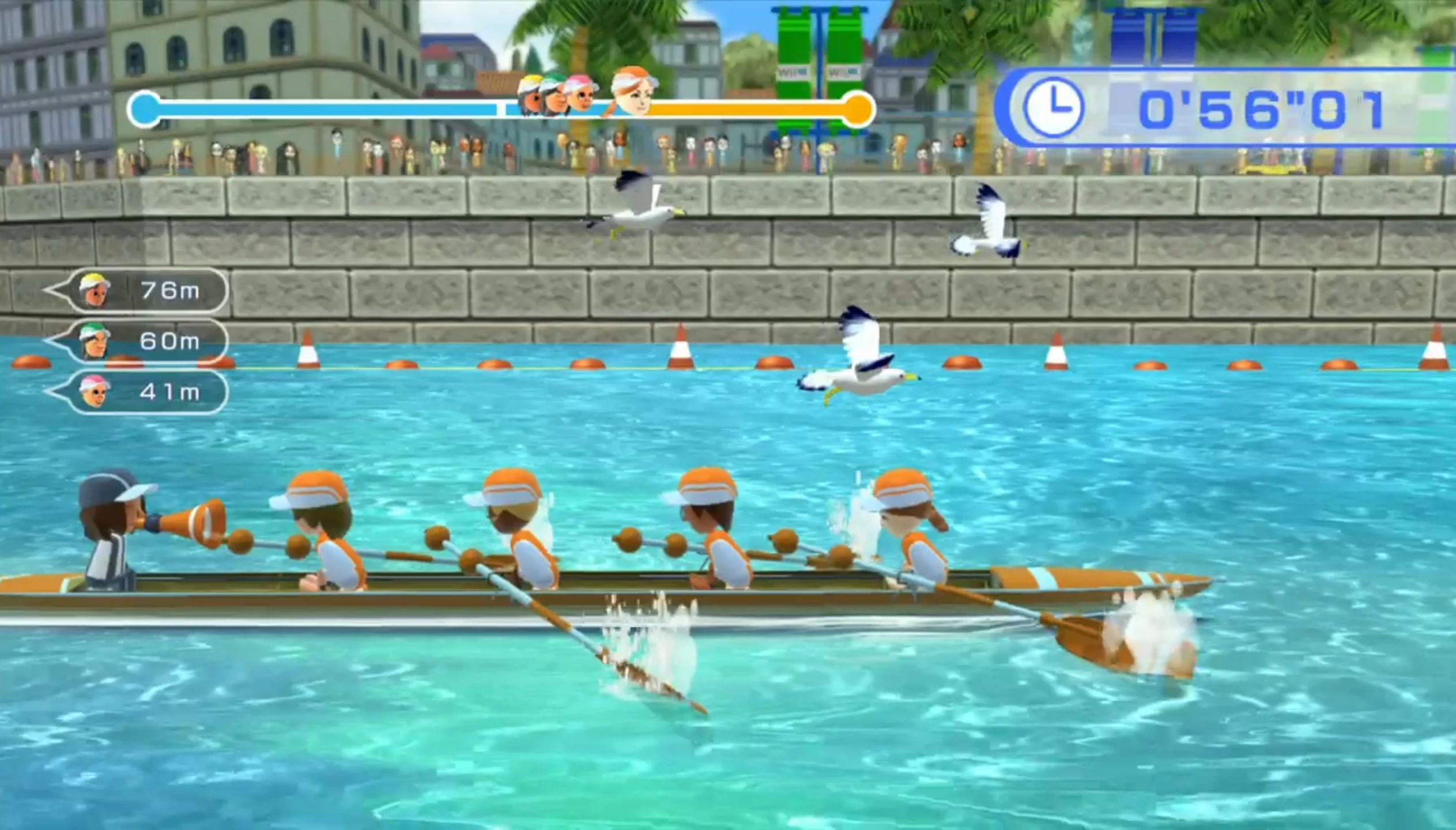
Task: Click the pink-cap Mii portrait in the 41m badge
Action: pos(96,392)
